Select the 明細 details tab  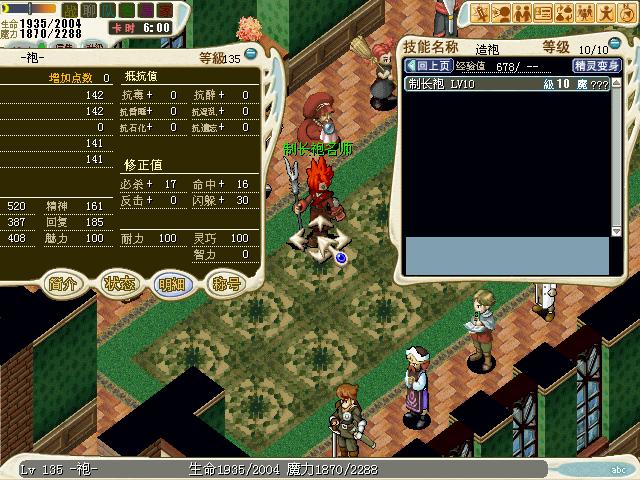(x=171, y=283)
